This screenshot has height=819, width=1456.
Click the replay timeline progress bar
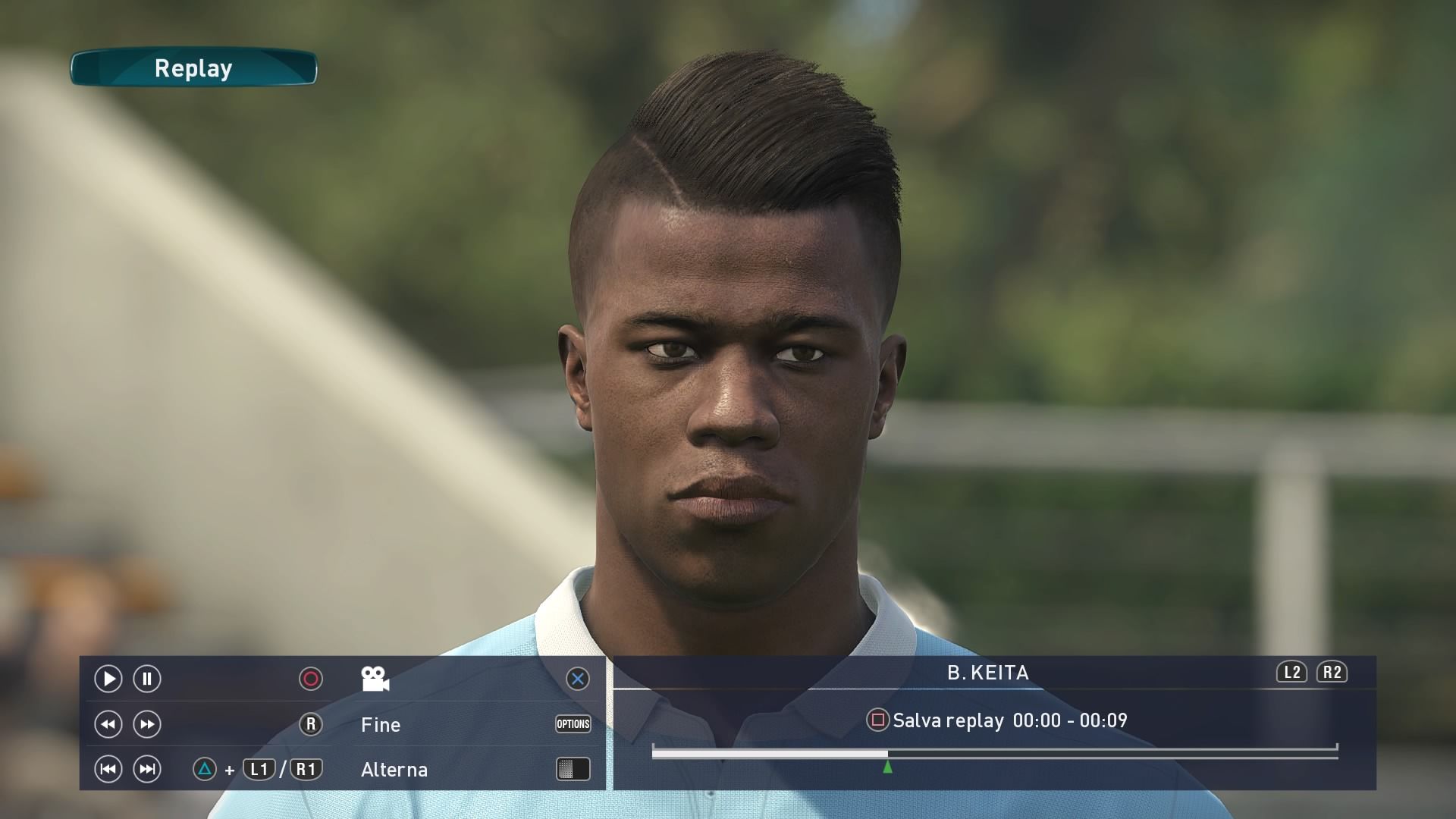click(x=993, y=753)
